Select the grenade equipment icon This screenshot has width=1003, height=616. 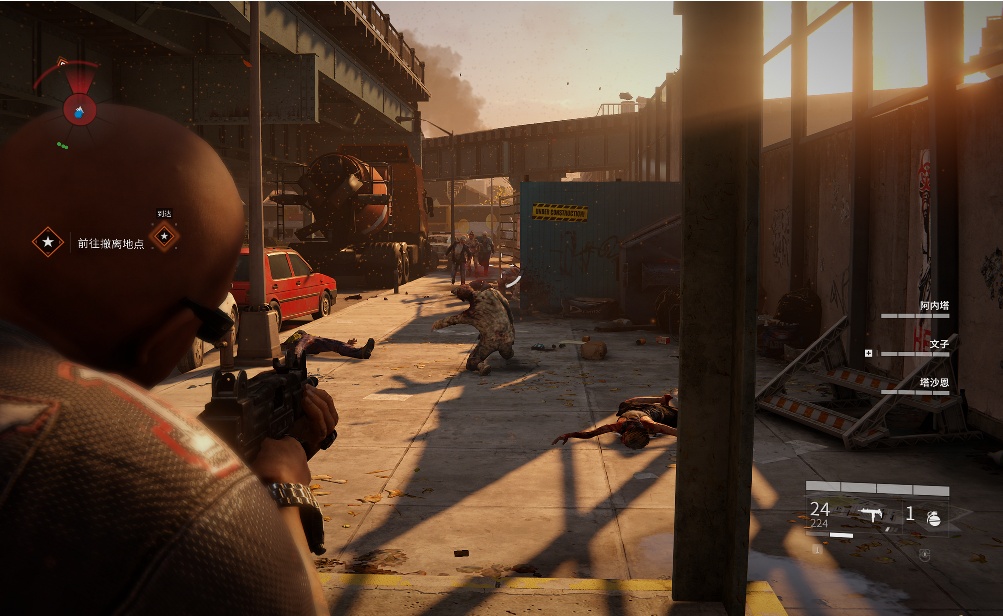(x=934, y=516)
